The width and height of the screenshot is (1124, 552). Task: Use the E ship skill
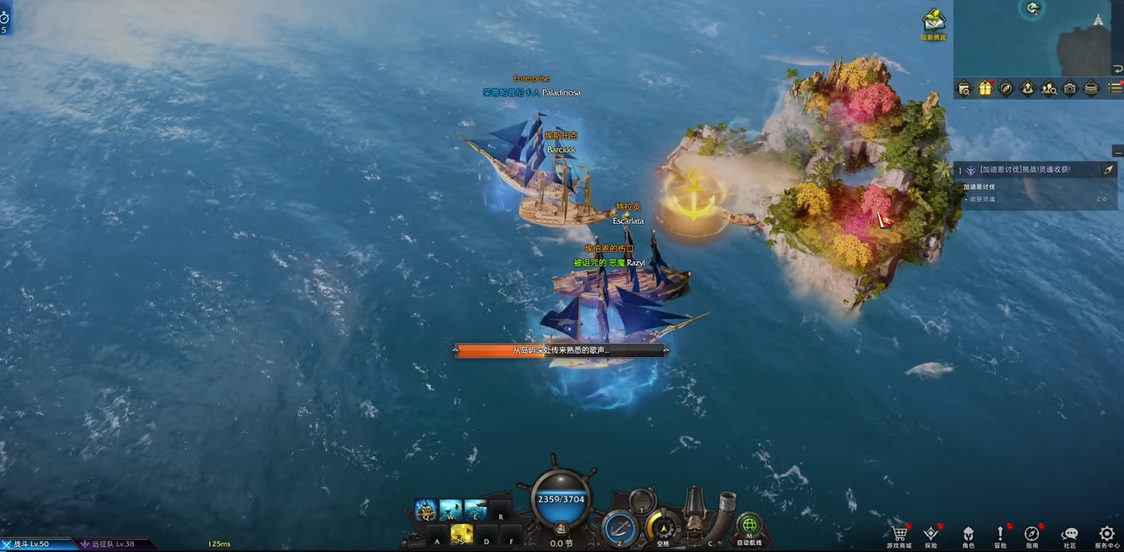point(475,510)
